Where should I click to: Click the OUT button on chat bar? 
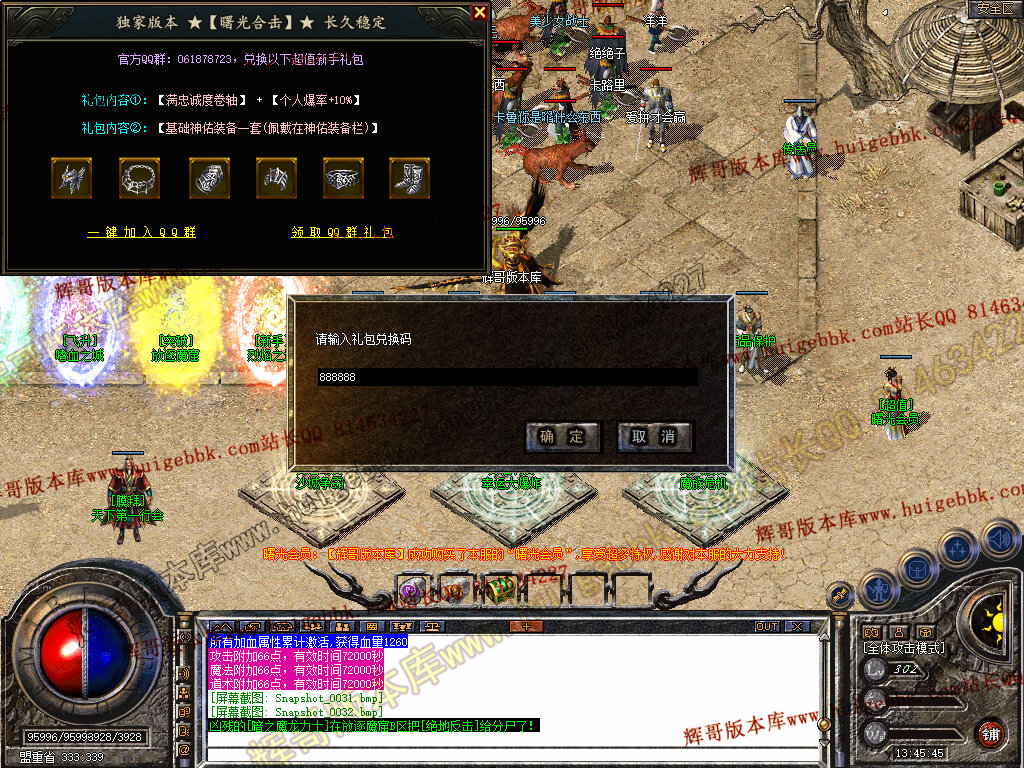766,627
